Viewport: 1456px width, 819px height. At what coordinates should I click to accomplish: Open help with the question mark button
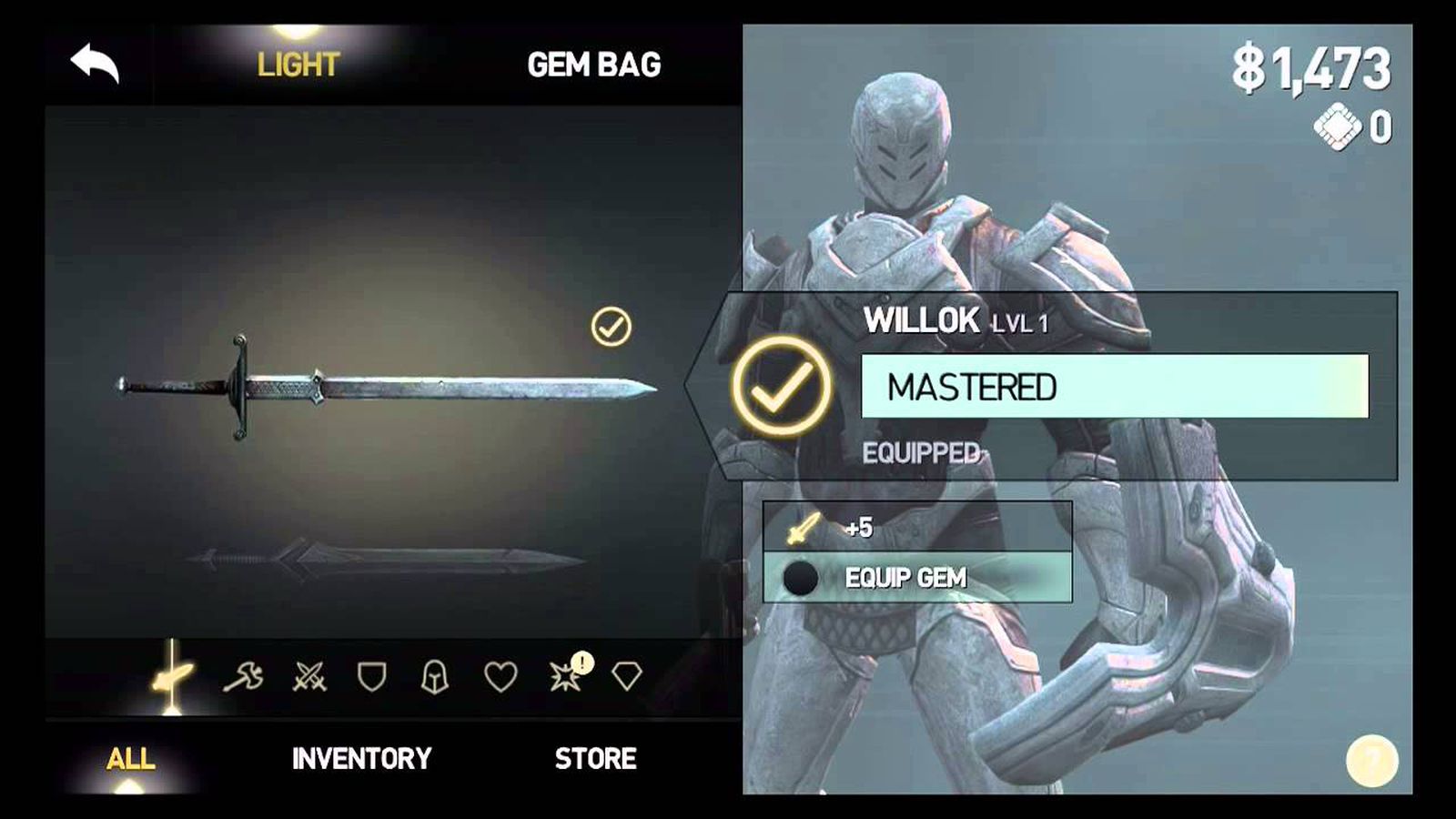pyautogui.click(x=1371, y=760)
